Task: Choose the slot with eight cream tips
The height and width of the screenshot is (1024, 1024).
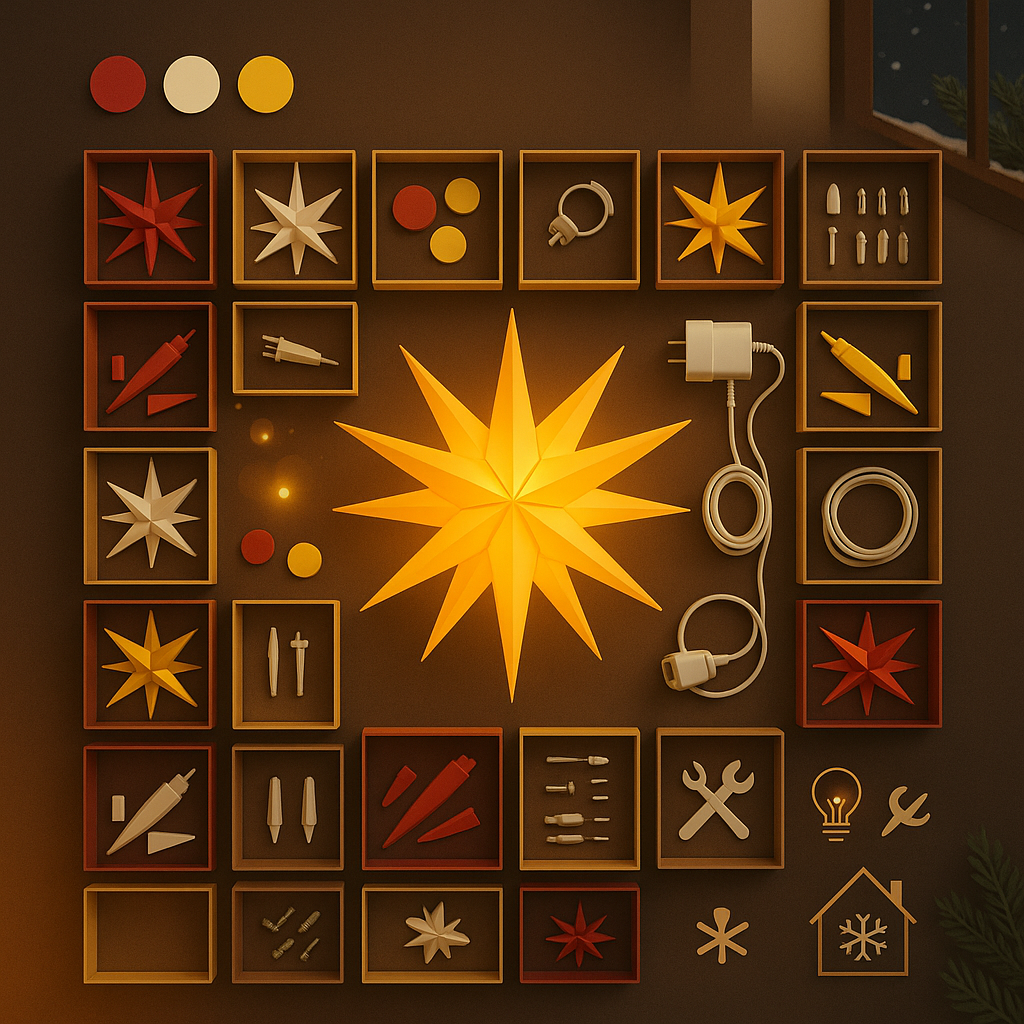Action: pyautogui.click(x=870, y=219)
